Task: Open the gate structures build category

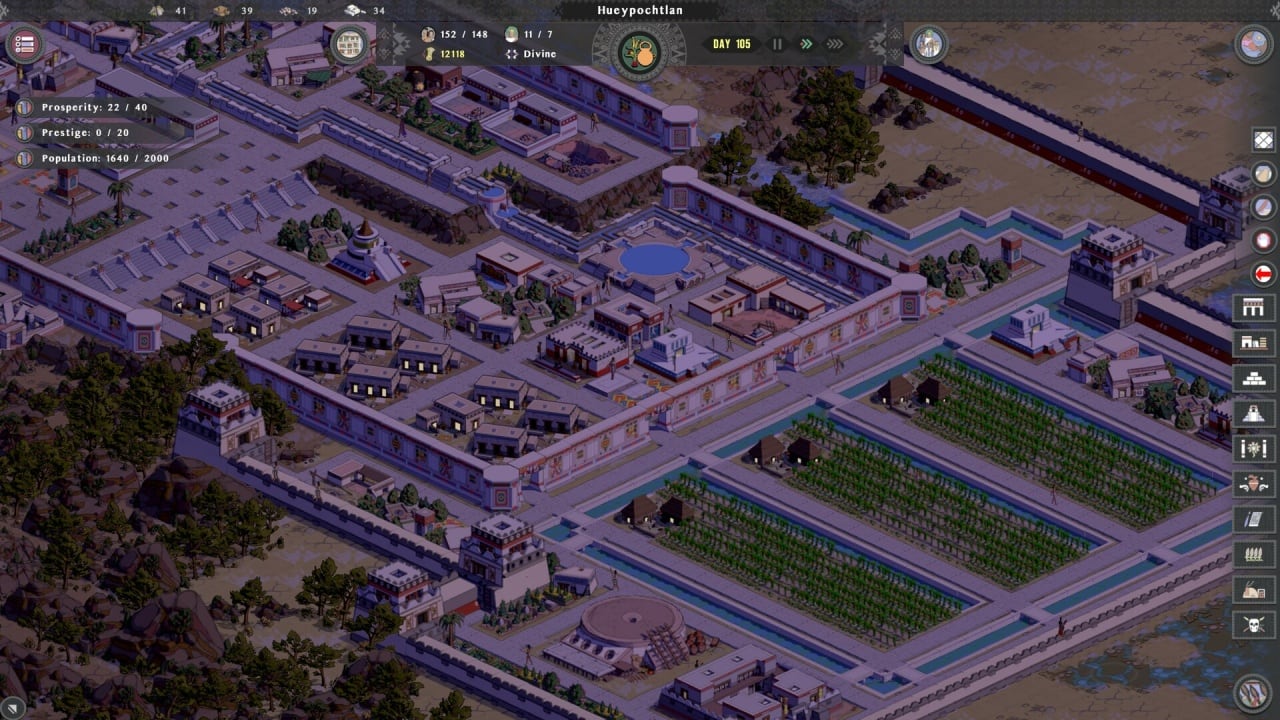Action: click(1253, 308)
